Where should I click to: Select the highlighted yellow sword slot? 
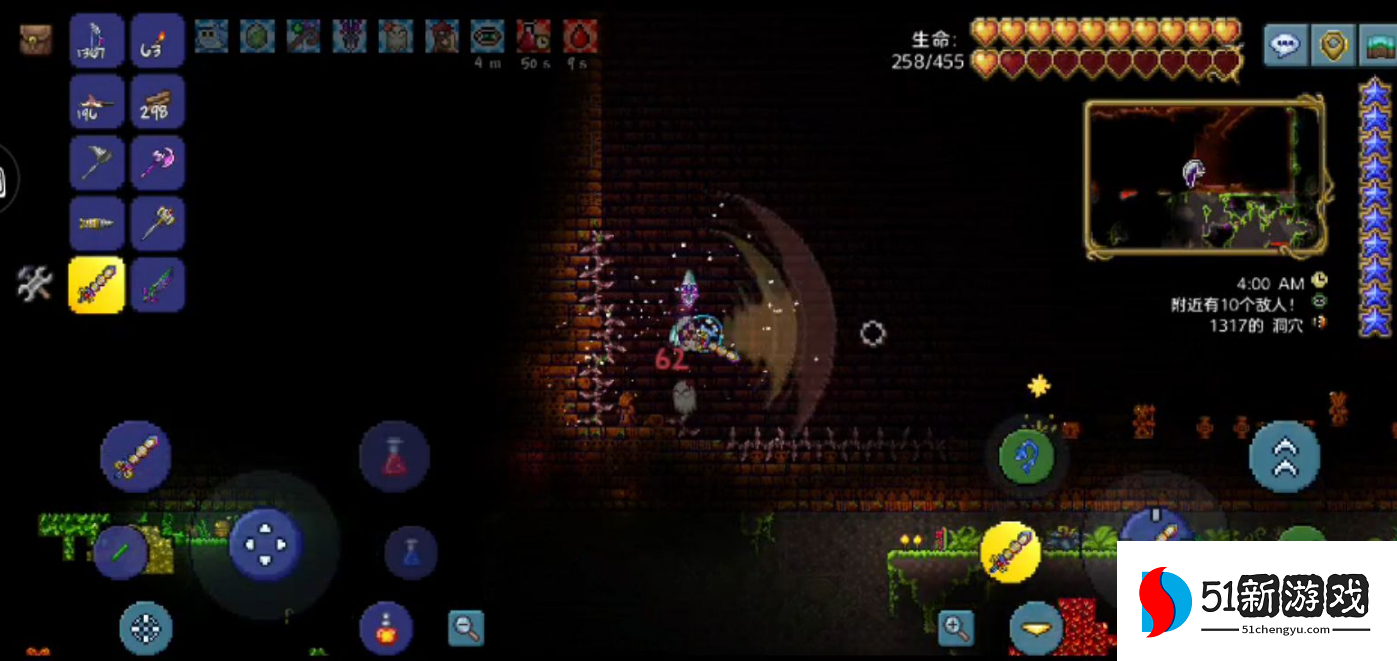coord(97,285)
